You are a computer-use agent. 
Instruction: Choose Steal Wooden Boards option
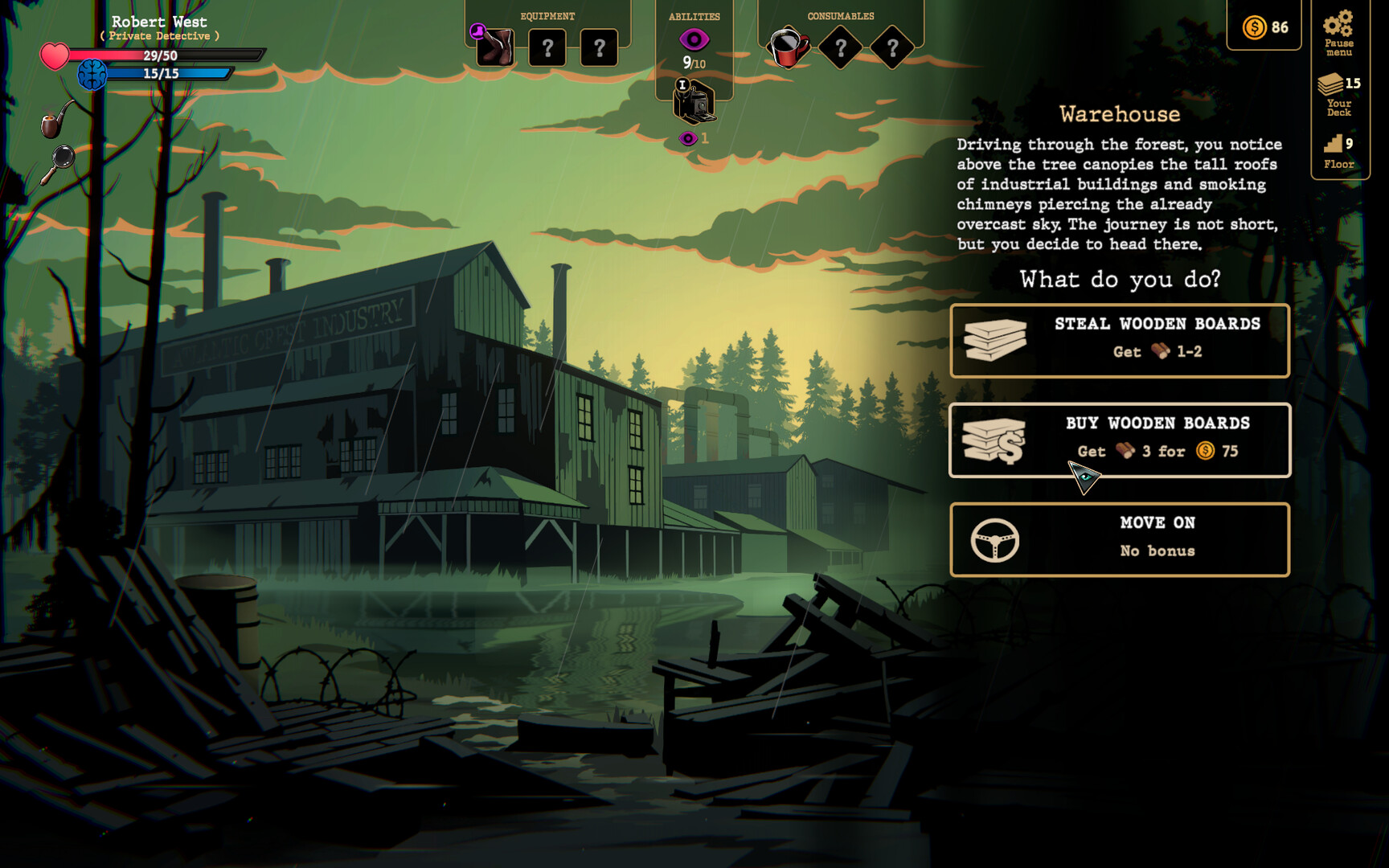coord(1120,339)
